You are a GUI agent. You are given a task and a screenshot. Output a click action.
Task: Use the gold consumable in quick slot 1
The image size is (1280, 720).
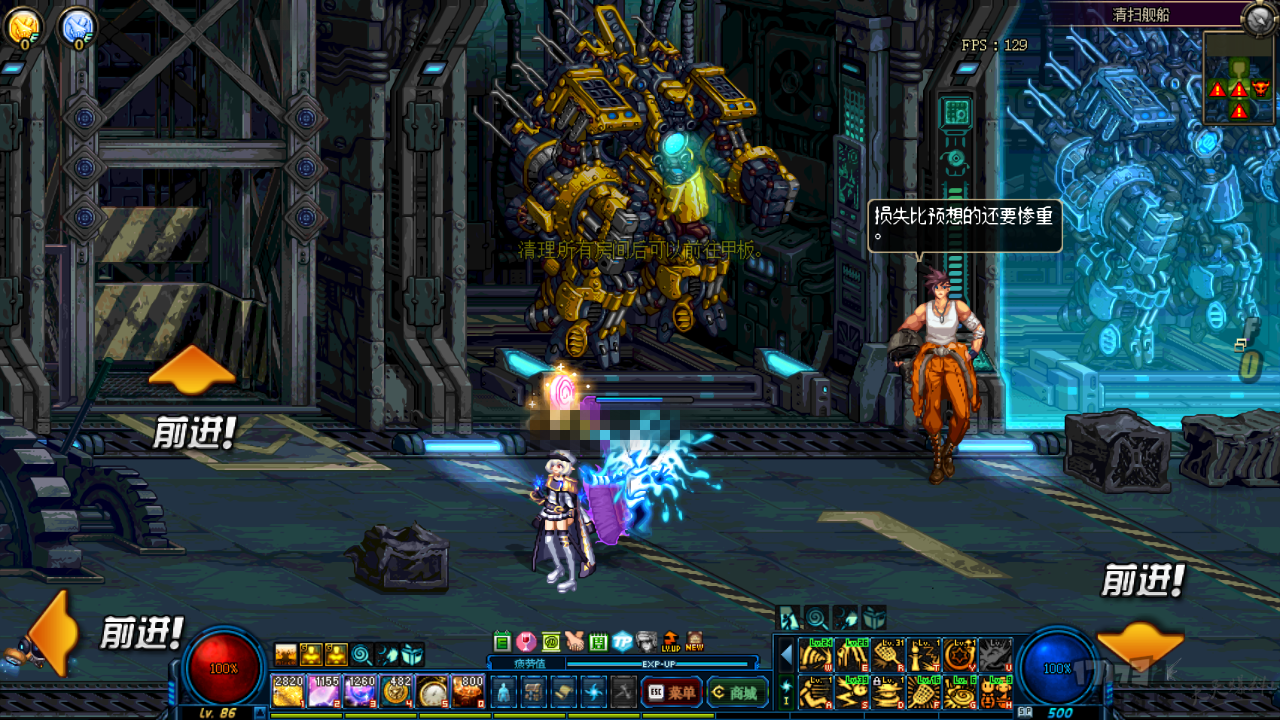coord(288,691)
